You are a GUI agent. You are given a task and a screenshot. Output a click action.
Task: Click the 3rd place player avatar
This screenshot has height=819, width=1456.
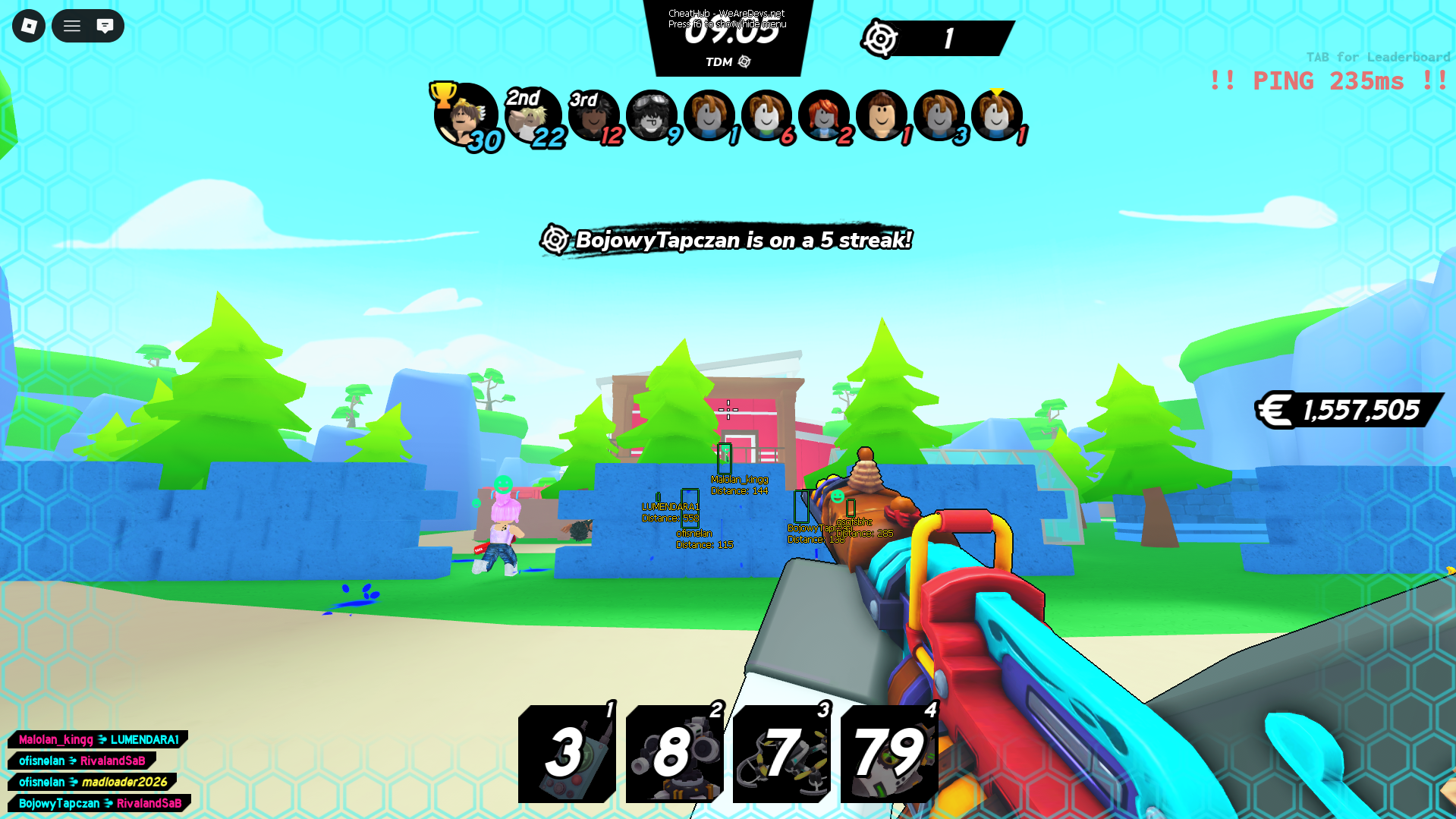pos(595,115)
